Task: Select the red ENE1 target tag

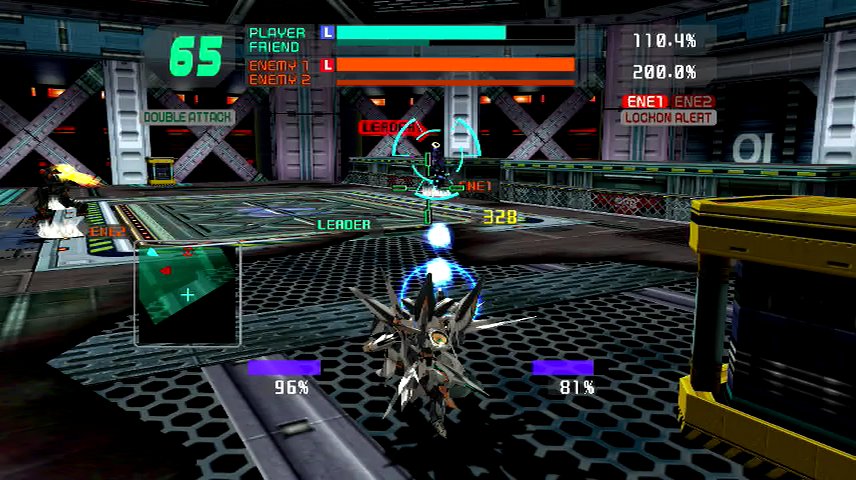Action: [643, 101]
